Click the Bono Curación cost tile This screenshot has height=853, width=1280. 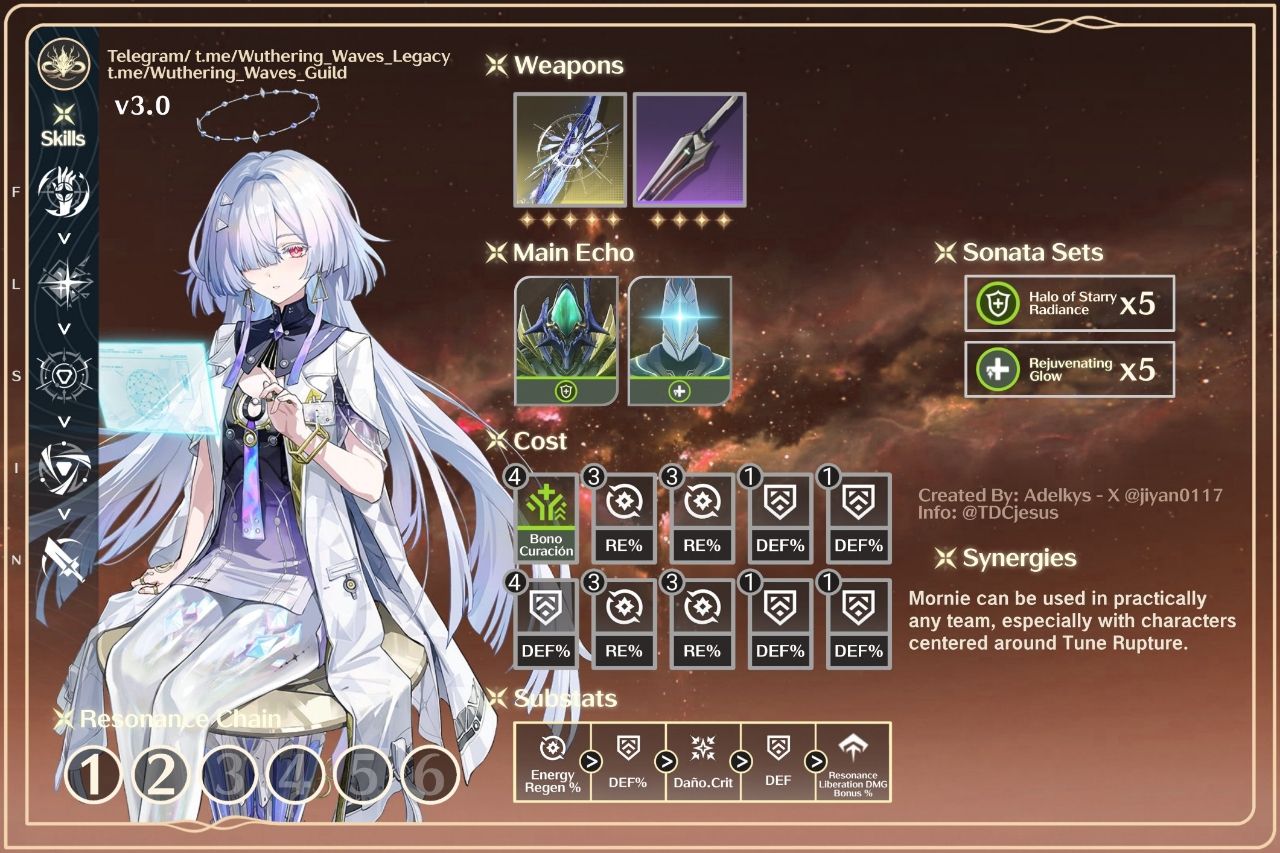point(546,518)
